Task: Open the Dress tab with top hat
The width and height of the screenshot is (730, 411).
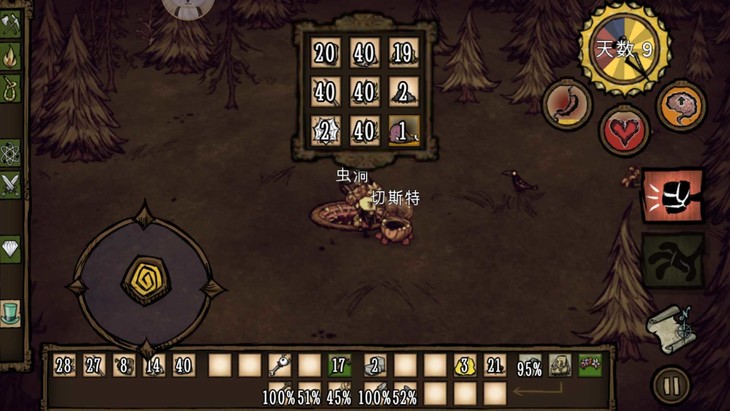Action: pos(11,312)
